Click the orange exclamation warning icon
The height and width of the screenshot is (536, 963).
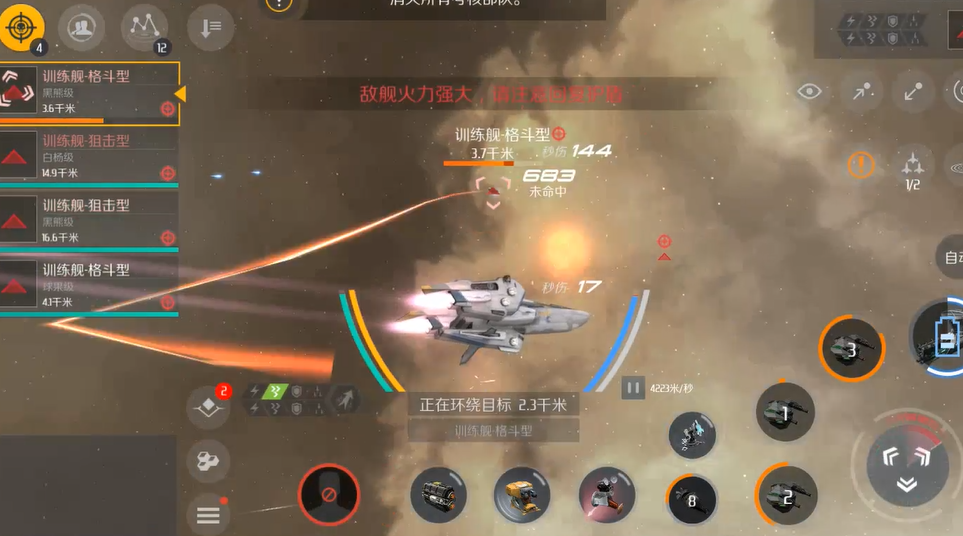point(861,164)
